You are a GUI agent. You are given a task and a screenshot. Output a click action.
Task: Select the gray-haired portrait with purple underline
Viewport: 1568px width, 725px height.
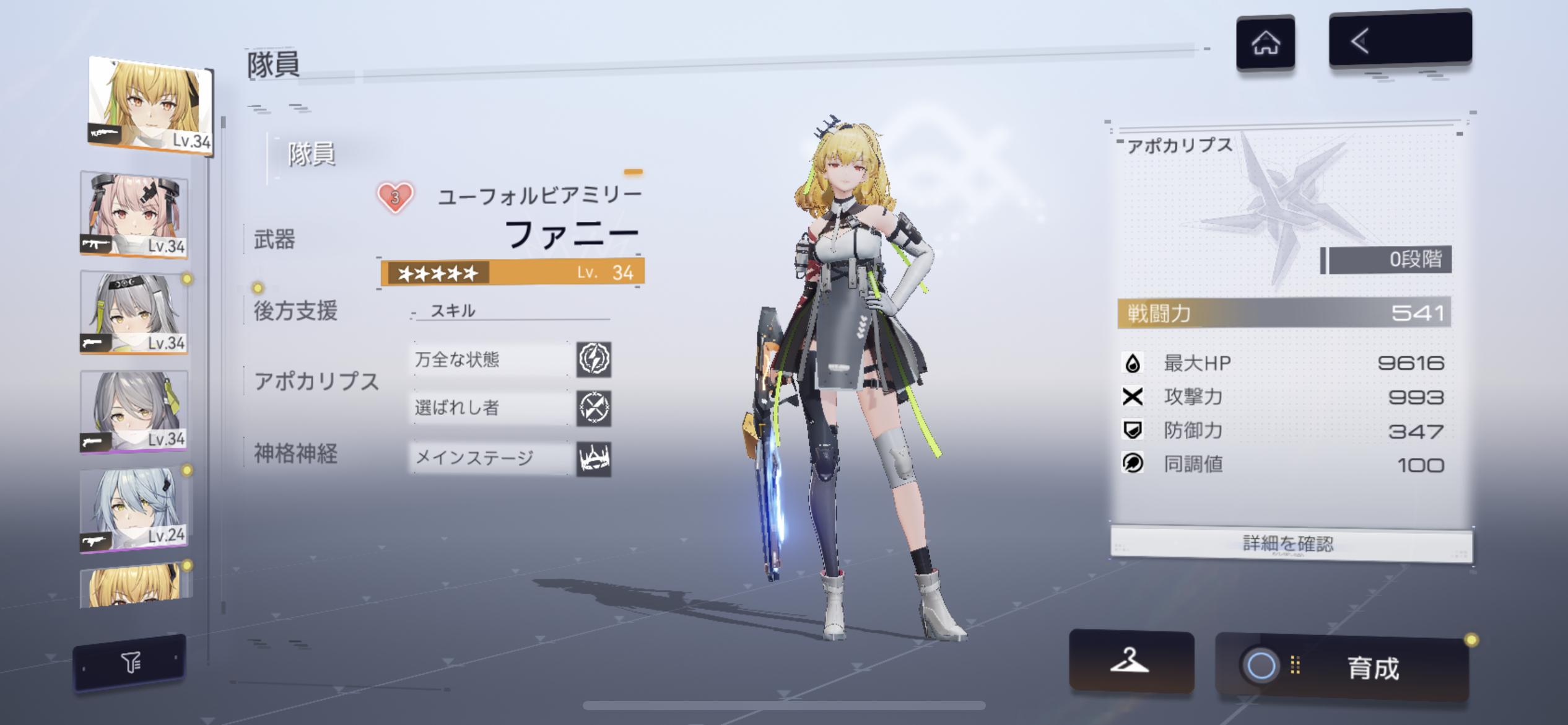(x=134, y=411)
